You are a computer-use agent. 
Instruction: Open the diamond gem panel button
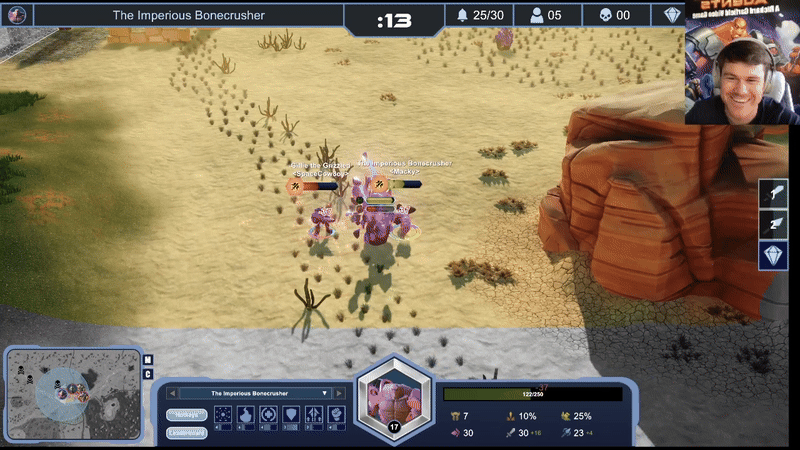(773, 255)
